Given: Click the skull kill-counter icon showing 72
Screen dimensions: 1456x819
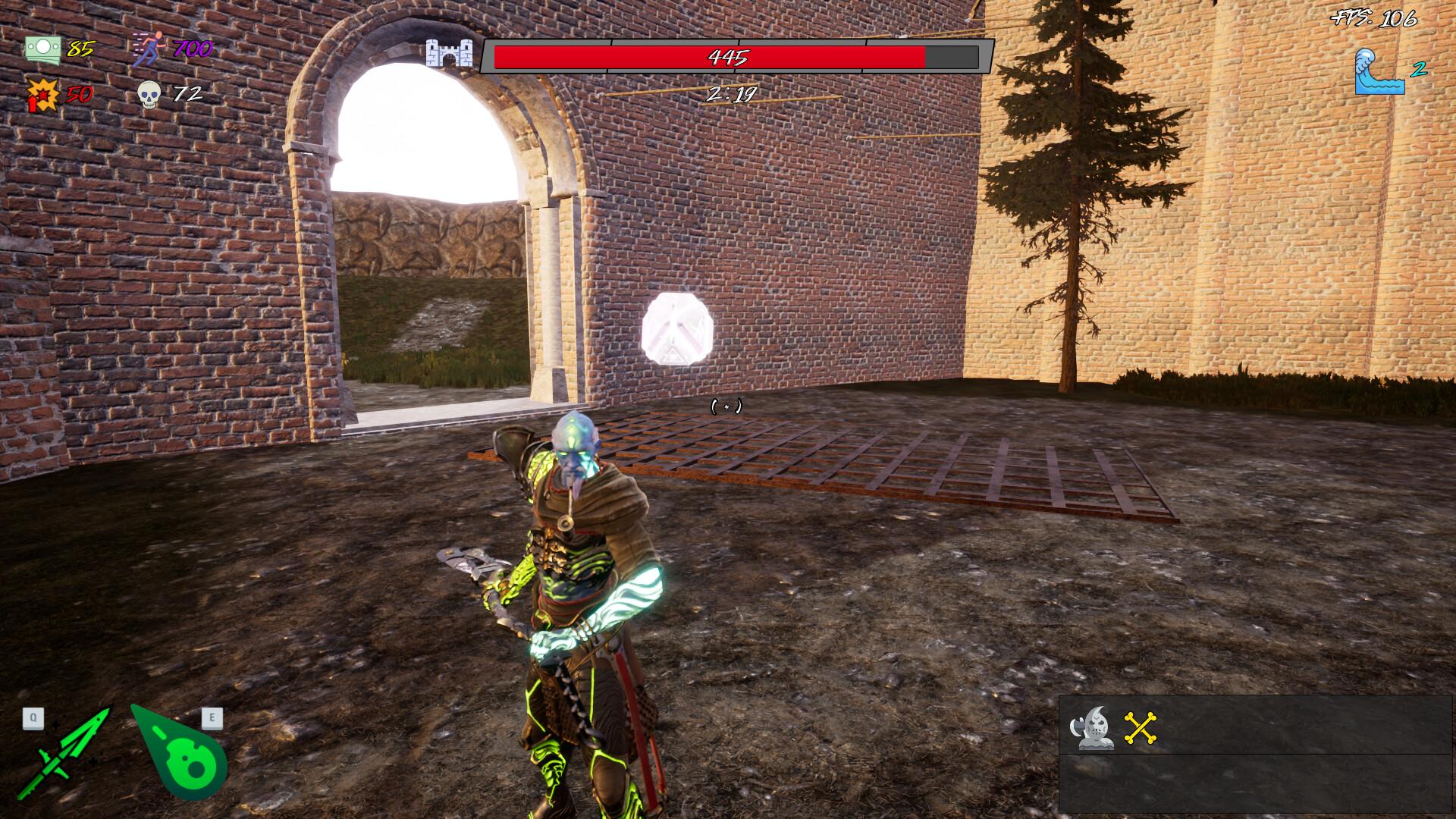Looking at the screenshot, I should [x=149, y=94].
